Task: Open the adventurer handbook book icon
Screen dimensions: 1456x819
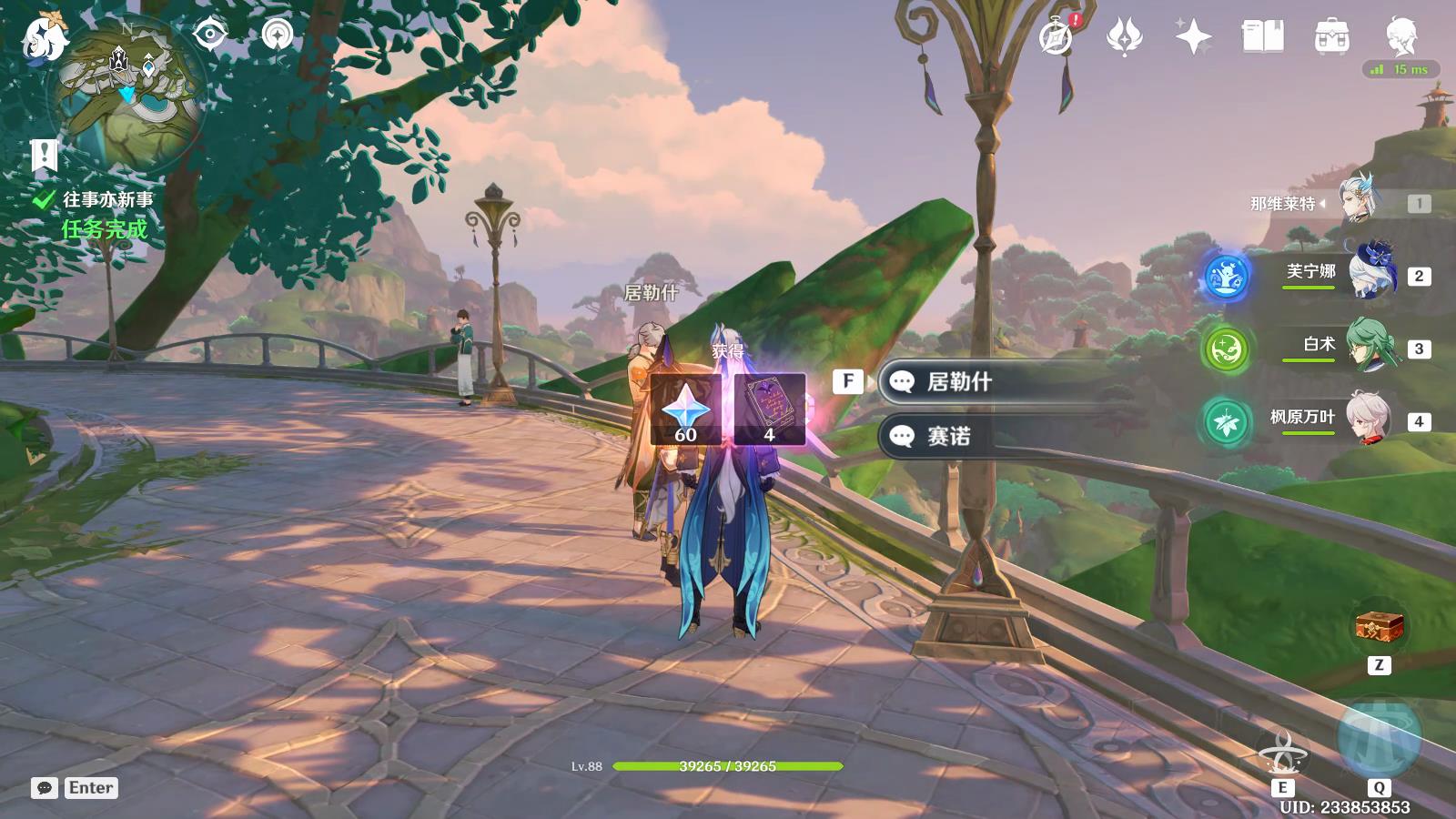Action: click(1262, 37)
